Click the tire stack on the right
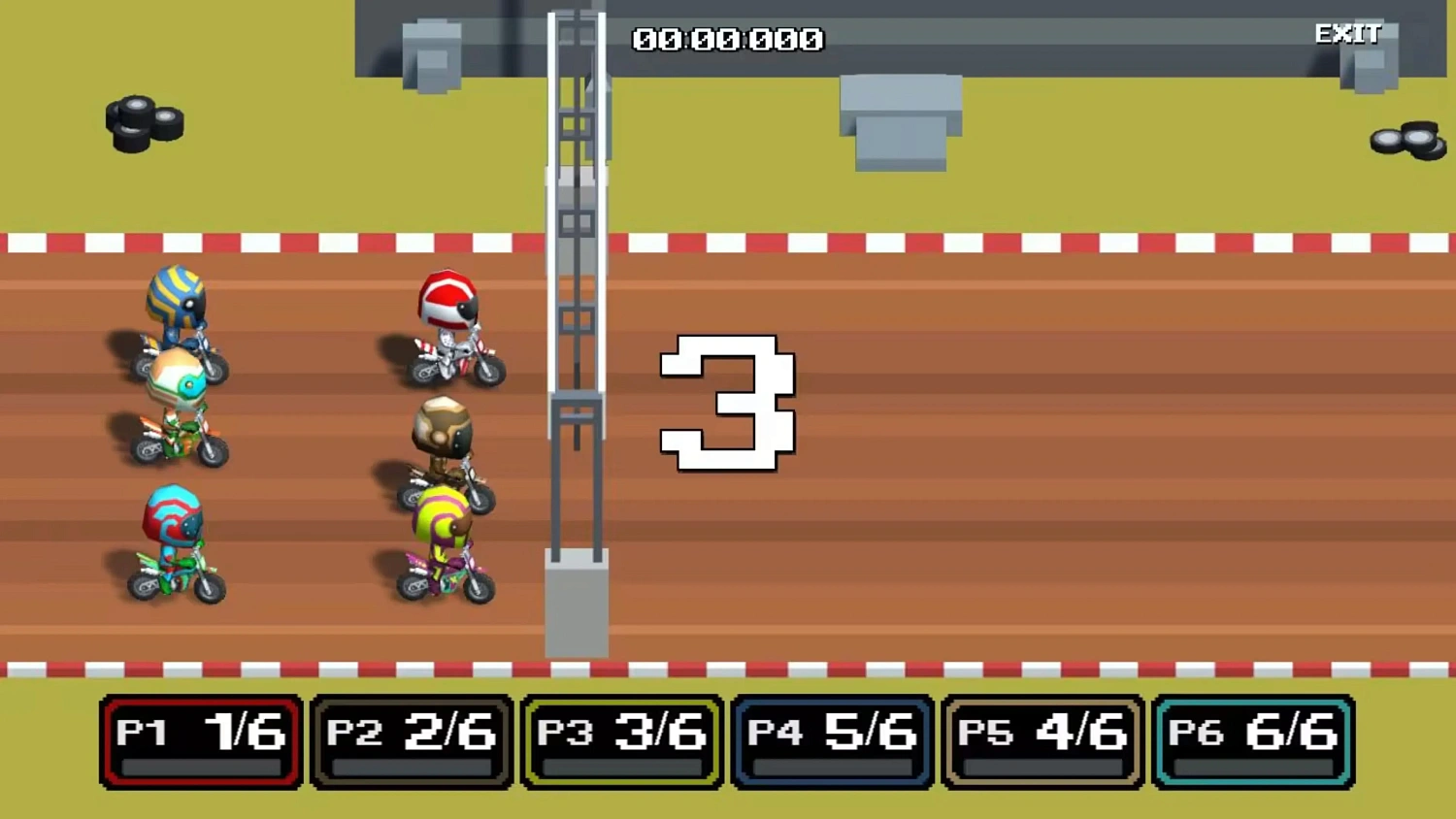Image resolution: width=1456 pixels, height=819 pixels. [1406, 141]
